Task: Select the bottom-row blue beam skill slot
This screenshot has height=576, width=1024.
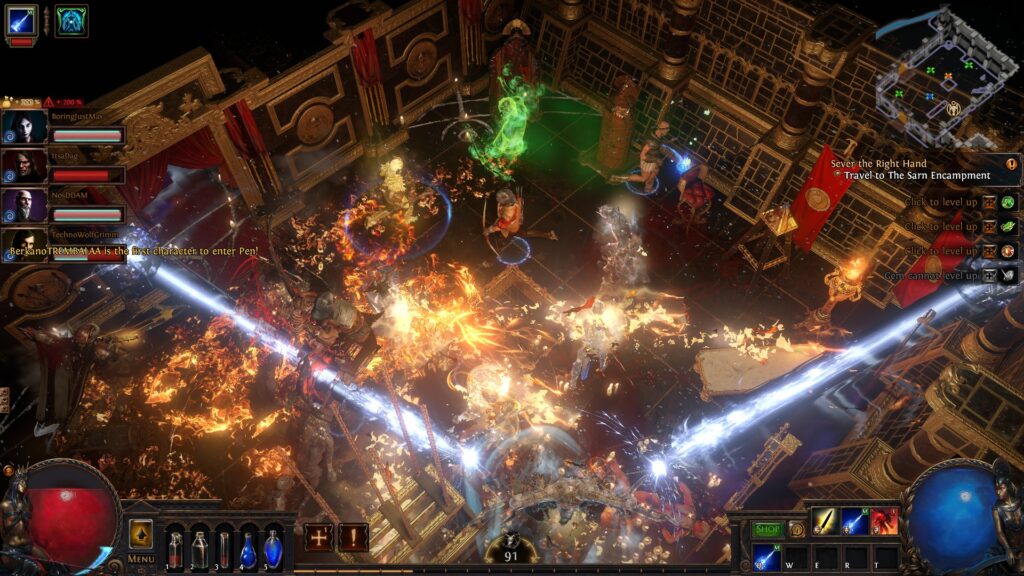Action: click(767, 557)
